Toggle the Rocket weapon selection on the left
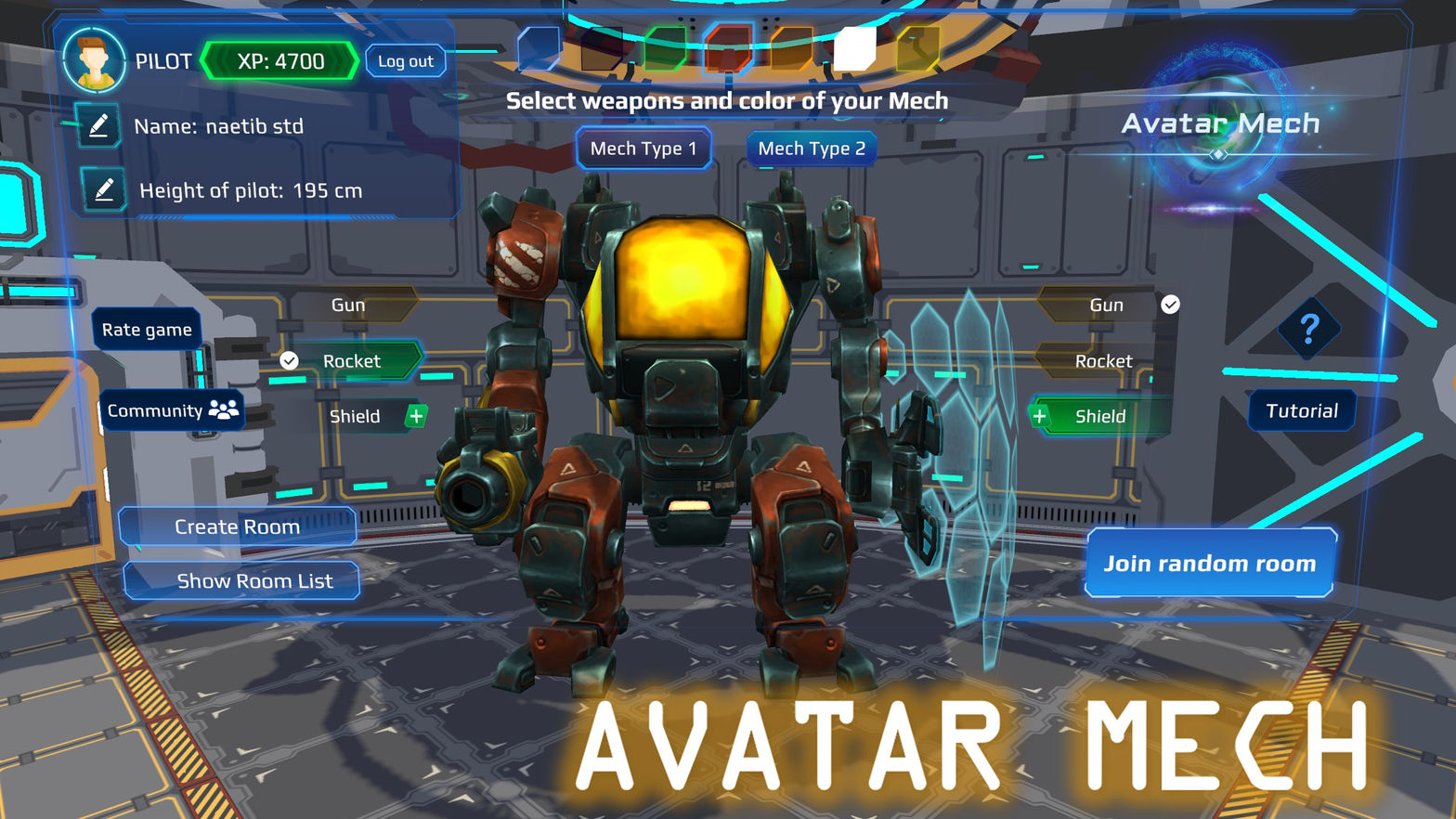 353,360
